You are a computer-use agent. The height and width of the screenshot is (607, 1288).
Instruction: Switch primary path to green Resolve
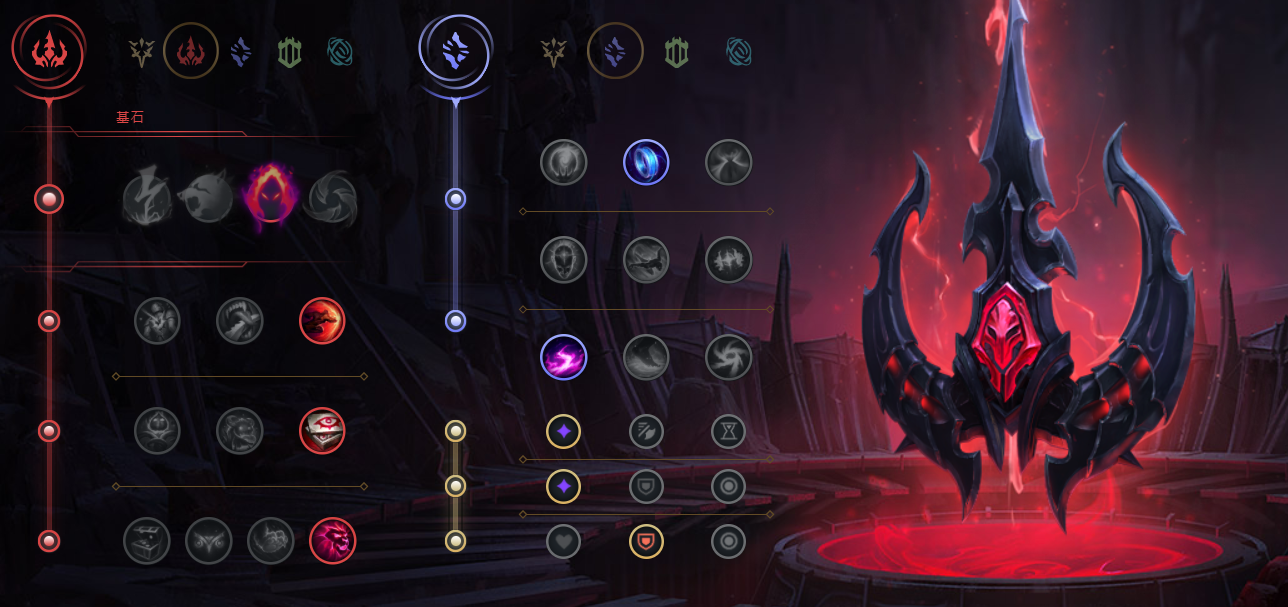[289, 51]
